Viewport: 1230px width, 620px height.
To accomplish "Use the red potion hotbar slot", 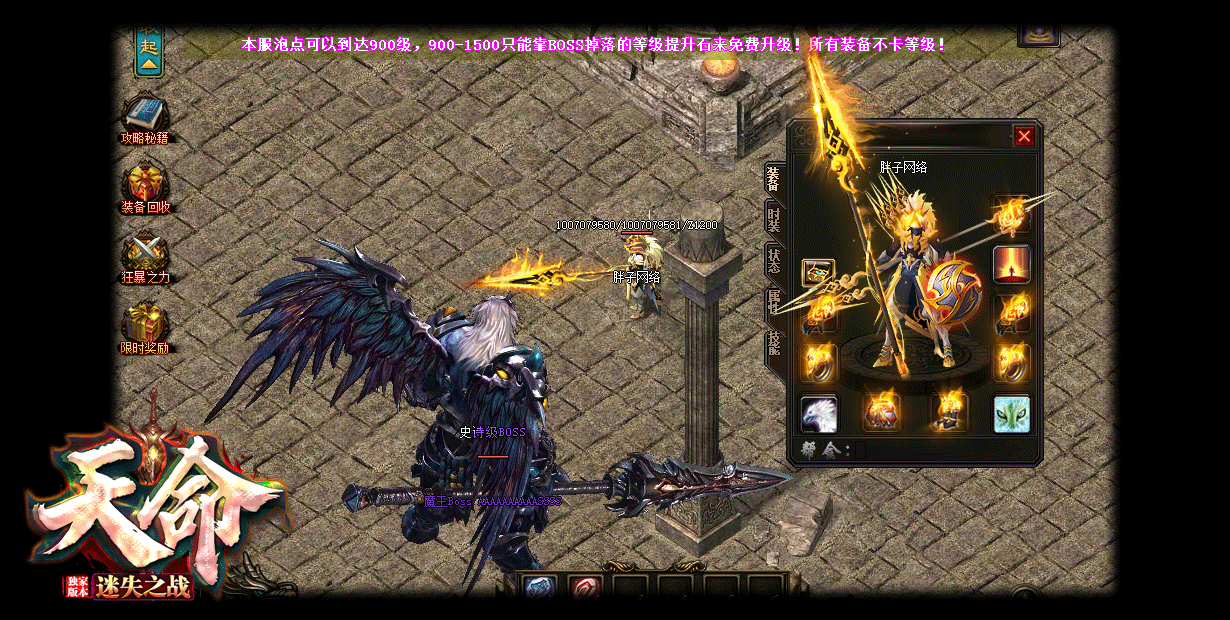I will 585,588.
